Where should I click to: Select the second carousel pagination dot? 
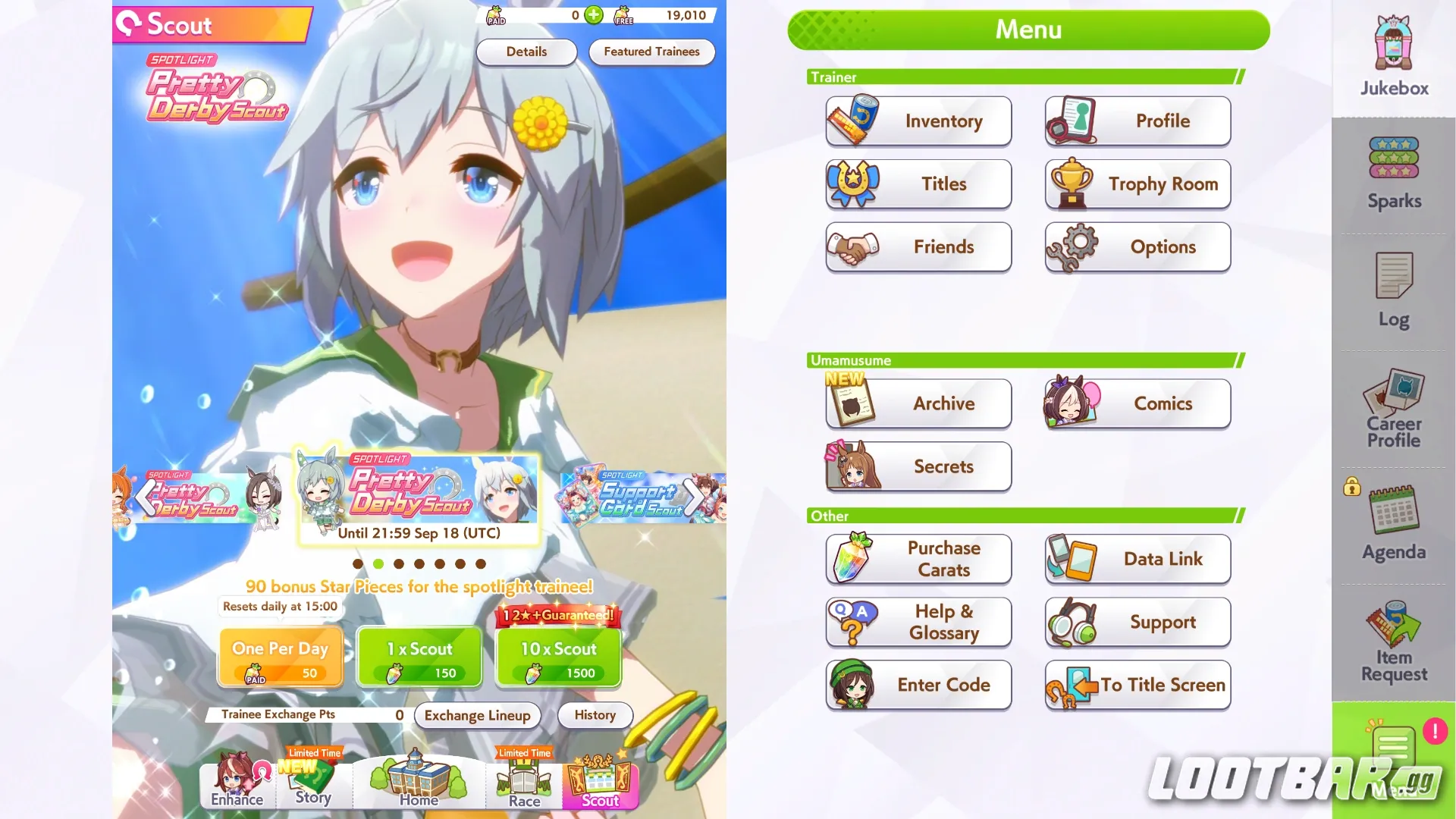click(378, 563)
